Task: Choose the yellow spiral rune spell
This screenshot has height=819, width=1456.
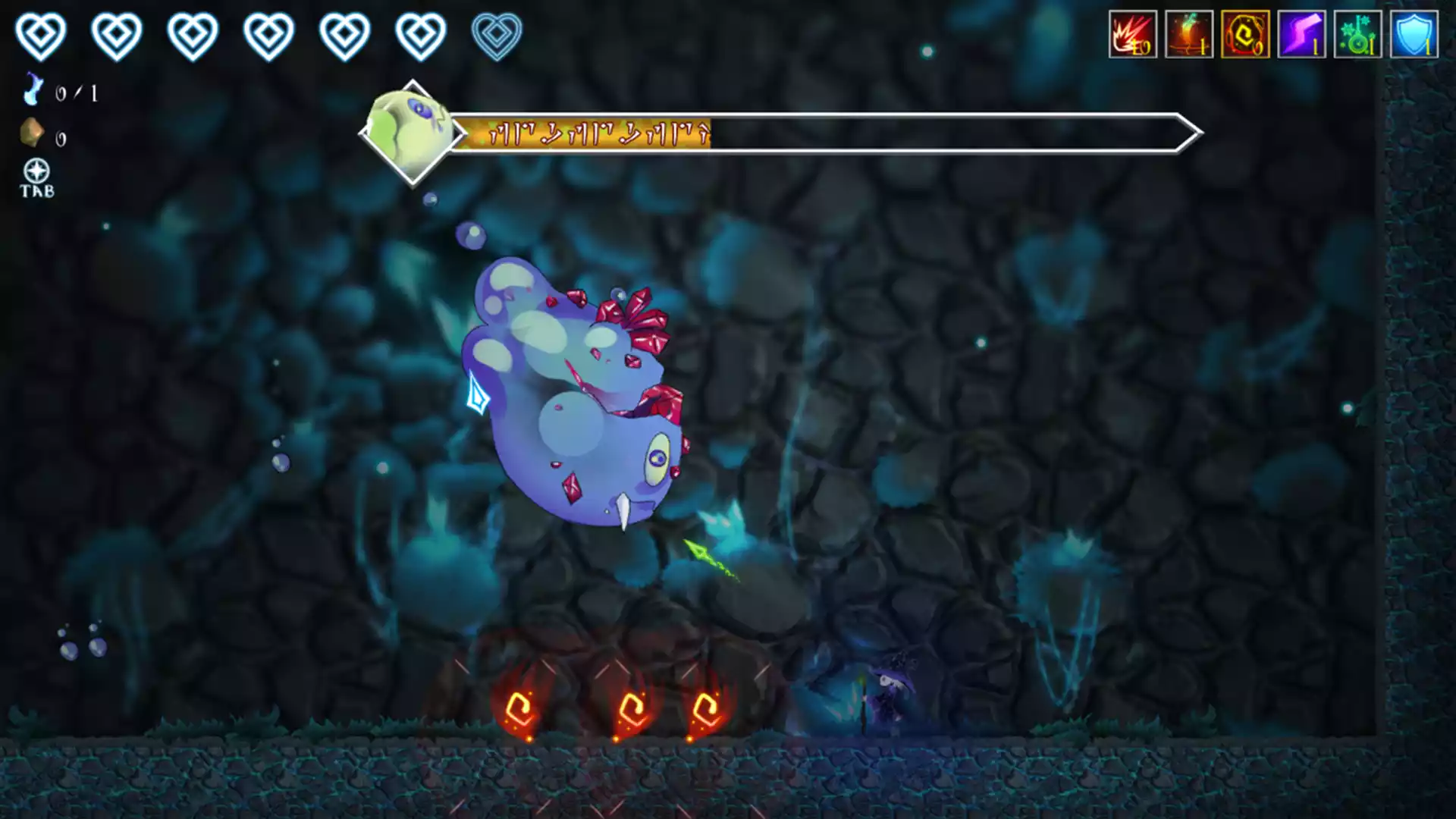Action: coord(1244,35)
